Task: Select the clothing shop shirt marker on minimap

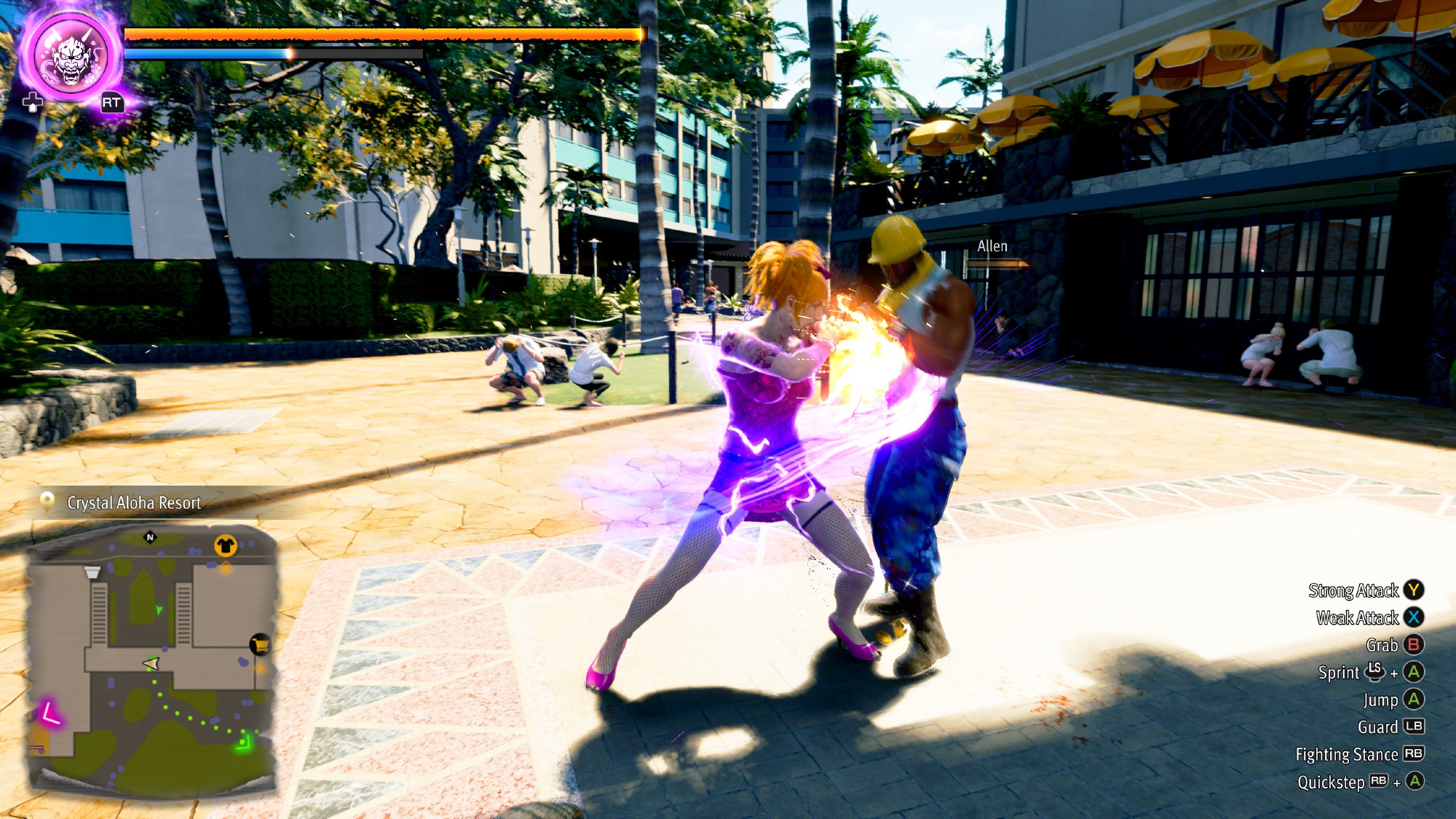Action: [225, 545]
